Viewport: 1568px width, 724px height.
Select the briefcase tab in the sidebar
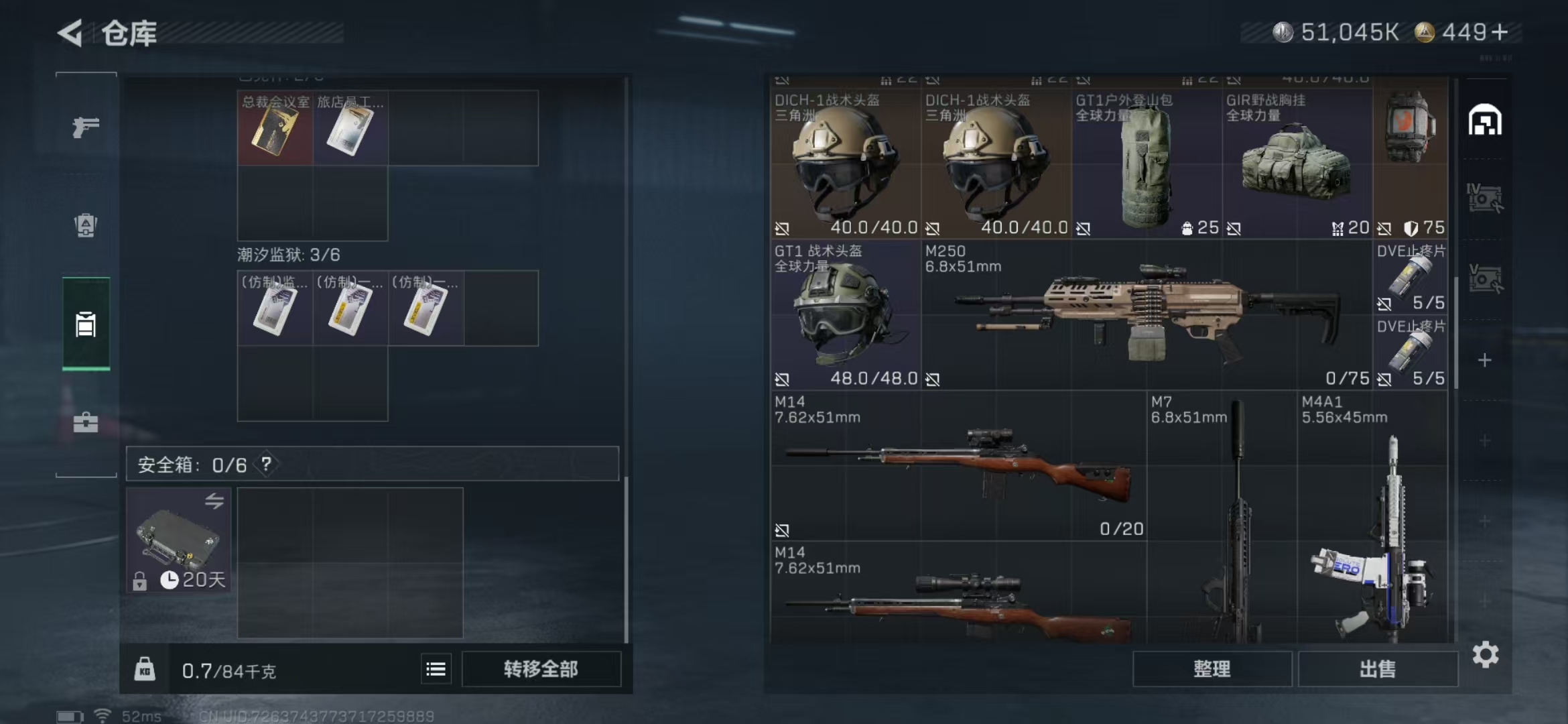click(86, 422)
